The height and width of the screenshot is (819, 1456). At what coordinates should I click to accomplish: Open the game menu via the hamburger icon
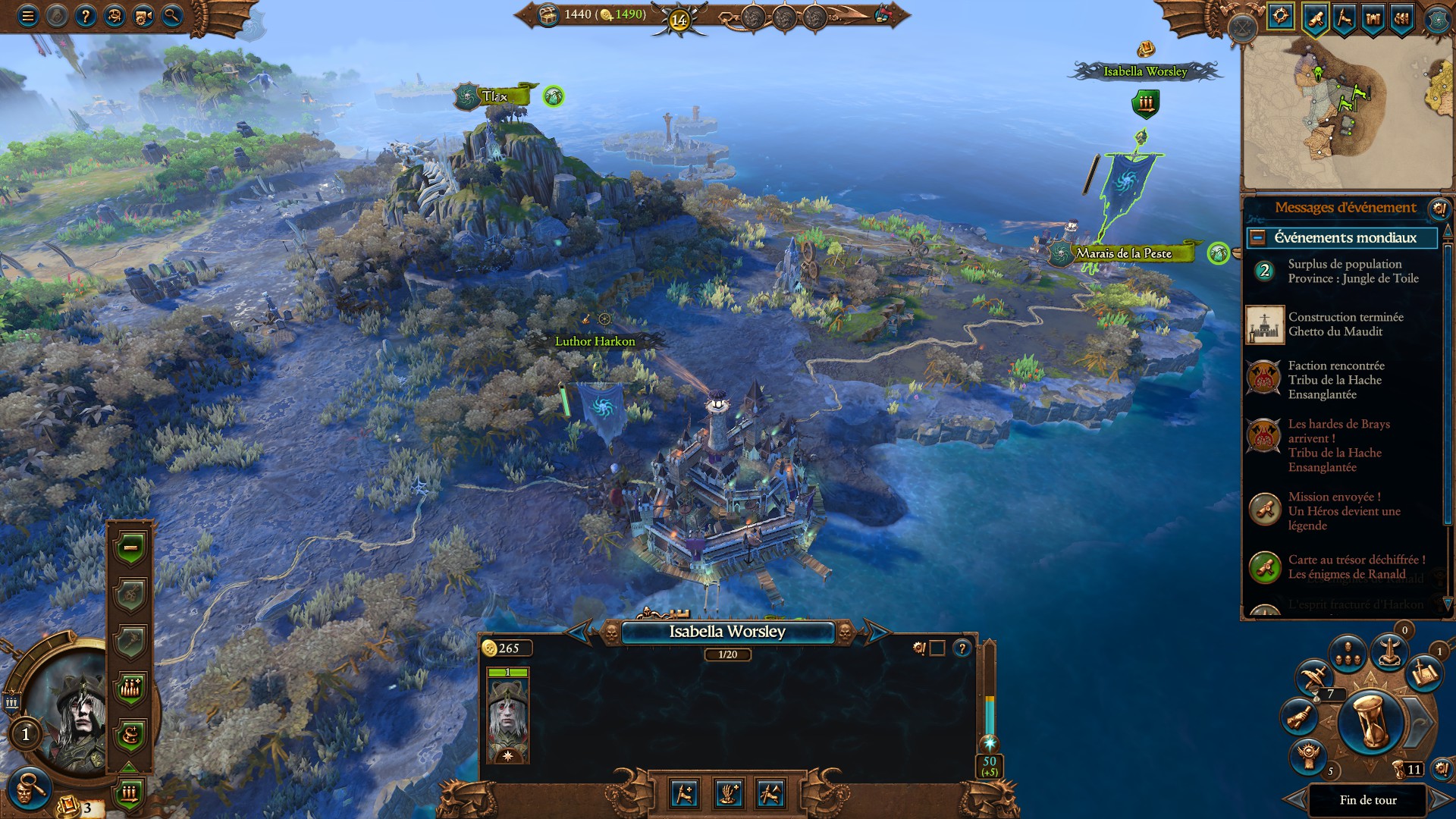coord(28,14)
